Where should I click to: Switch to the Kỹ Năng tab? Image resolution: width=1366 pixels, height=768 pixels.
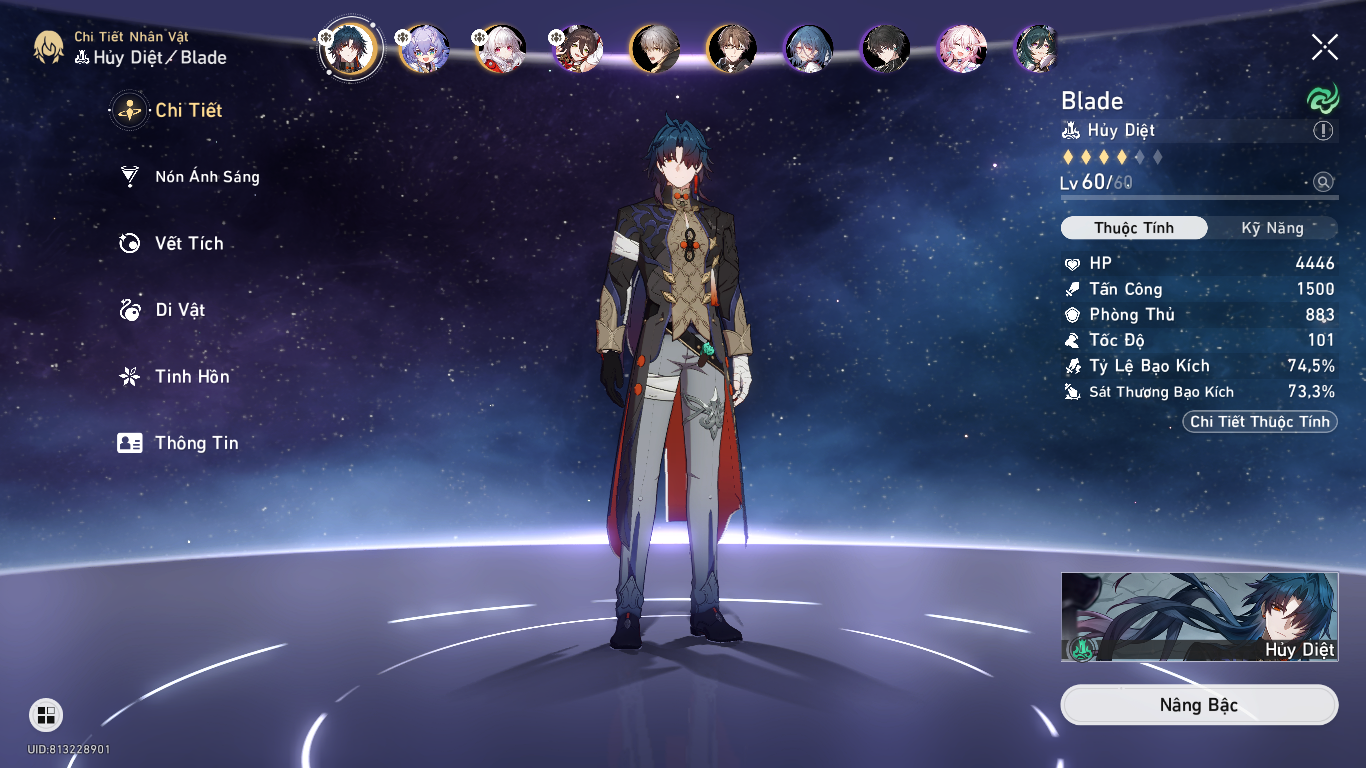point(1275,228)
